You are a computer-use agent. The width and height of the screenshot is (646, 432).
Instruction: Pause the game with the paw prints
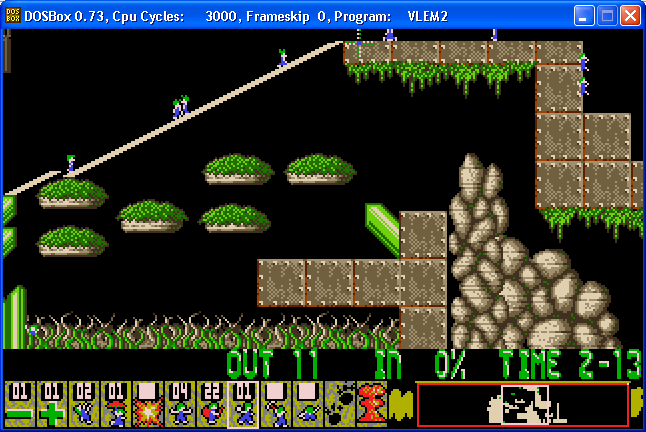point(338,405)
